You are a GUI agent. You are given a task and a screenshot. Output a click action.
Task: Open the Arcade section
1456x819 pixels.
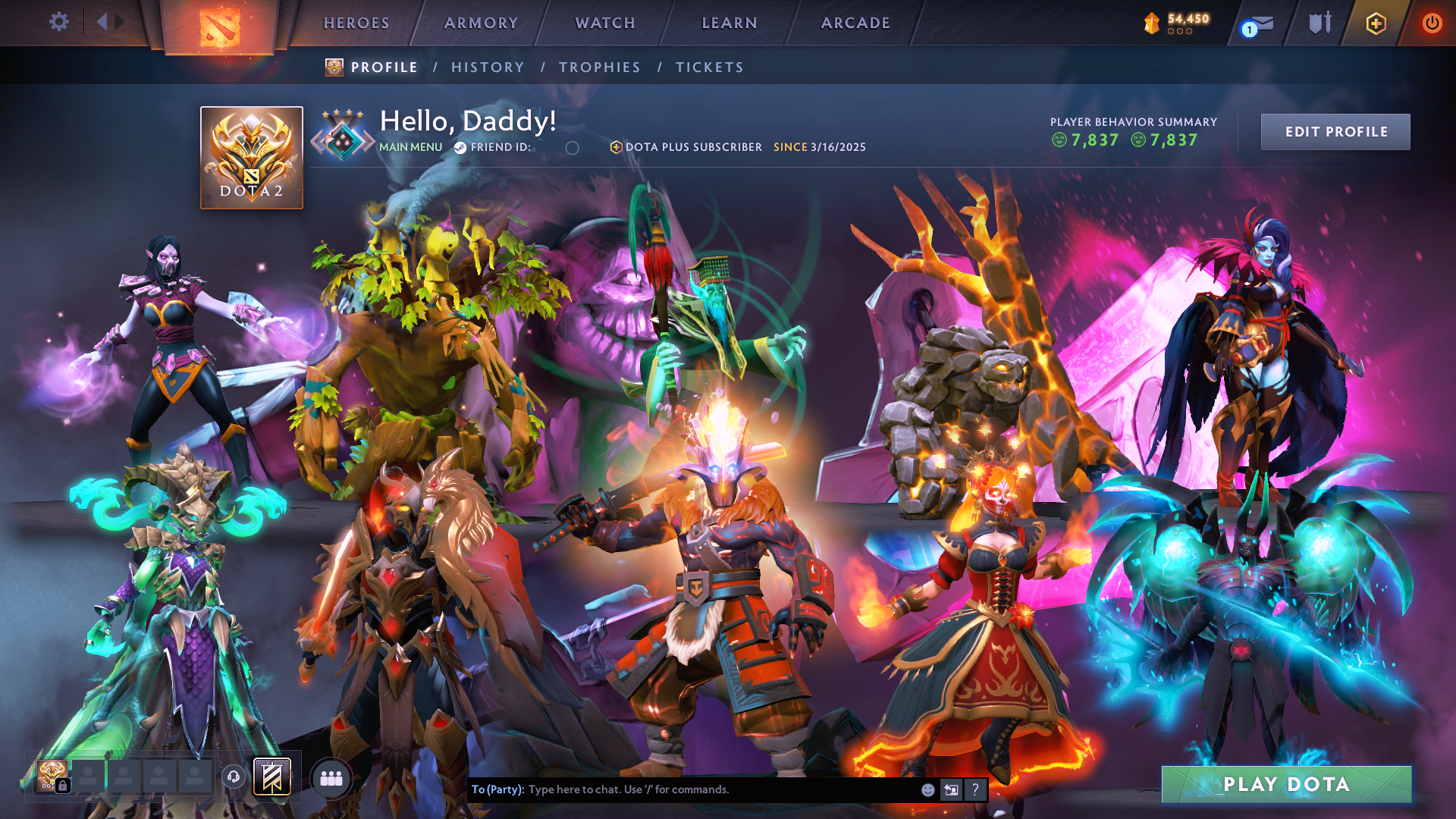[855, 24]
